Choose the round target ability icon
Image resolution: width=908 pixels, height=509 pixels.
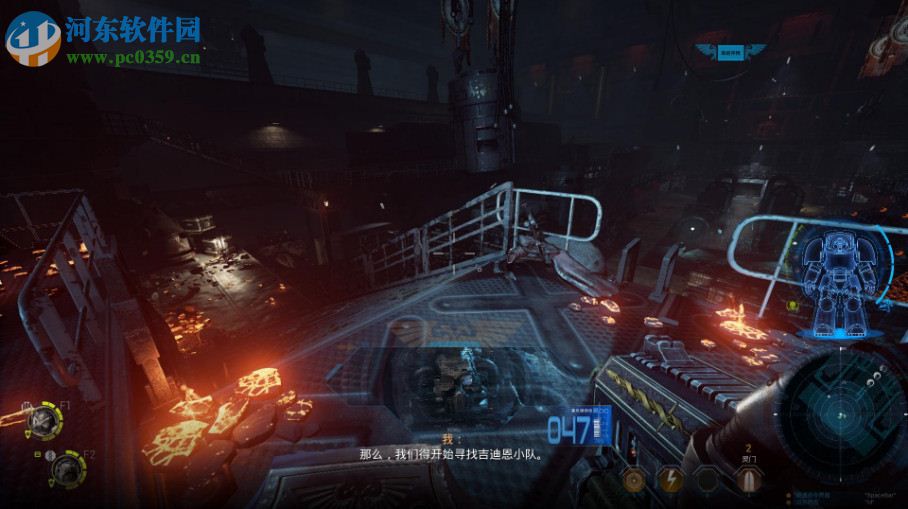tap(633, 480)
